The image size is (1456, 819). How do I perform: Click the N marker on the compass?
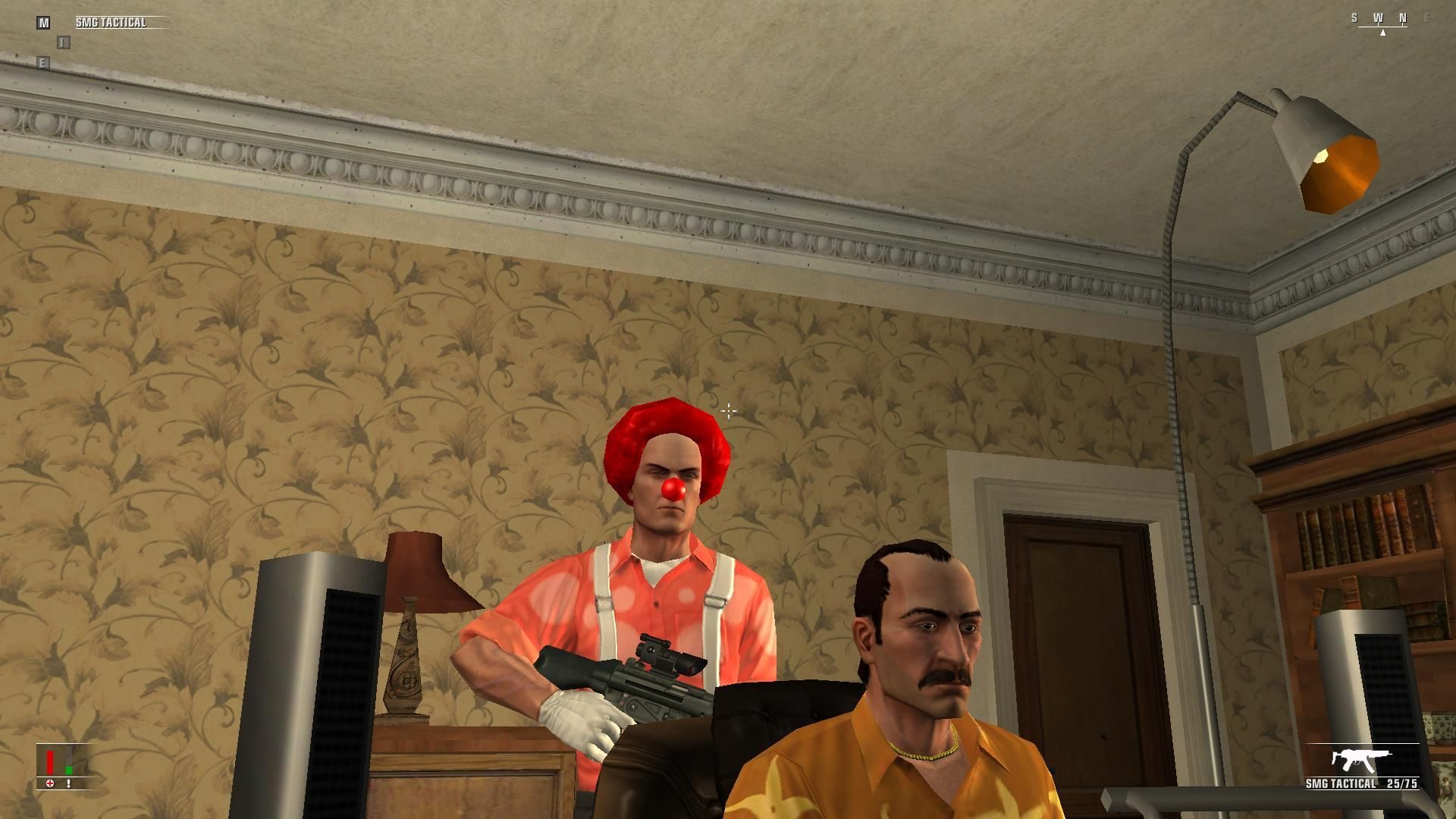pos(1403,17)
